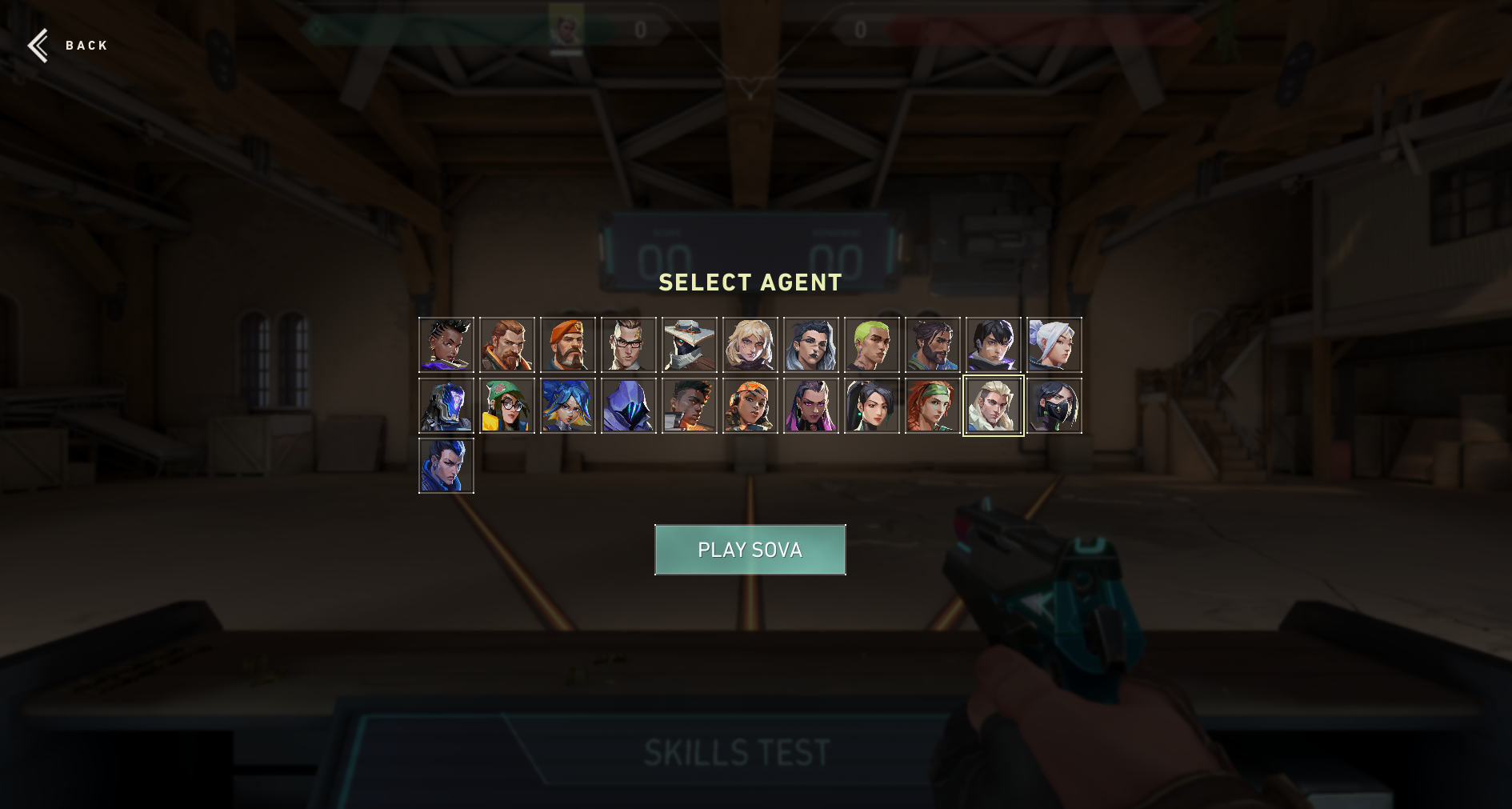Pick Chamber, the agent with glasses
The width and height of the screenshot is (1512, 809).
click(630, 345)
